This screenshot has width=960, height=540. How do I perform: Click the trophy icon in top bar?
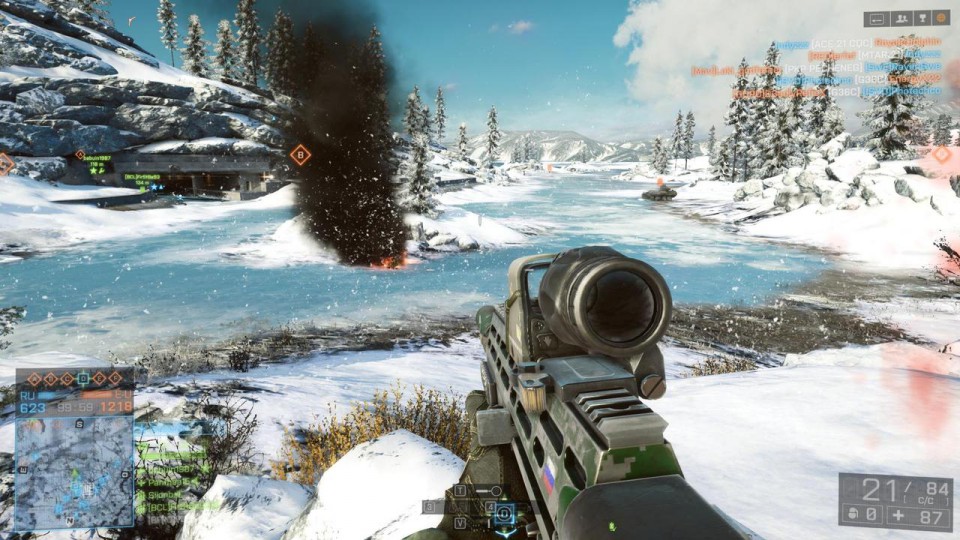point(920,18)
